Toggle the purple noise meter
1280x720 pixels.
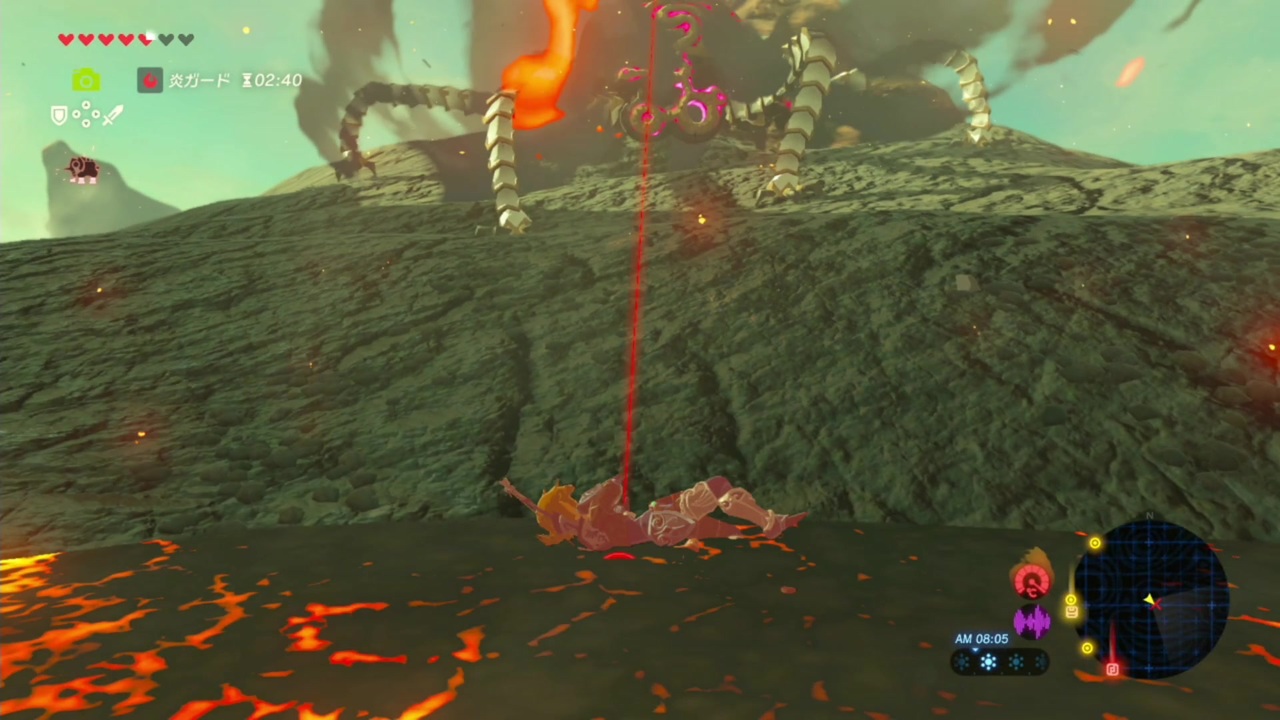coord(1033,622)
